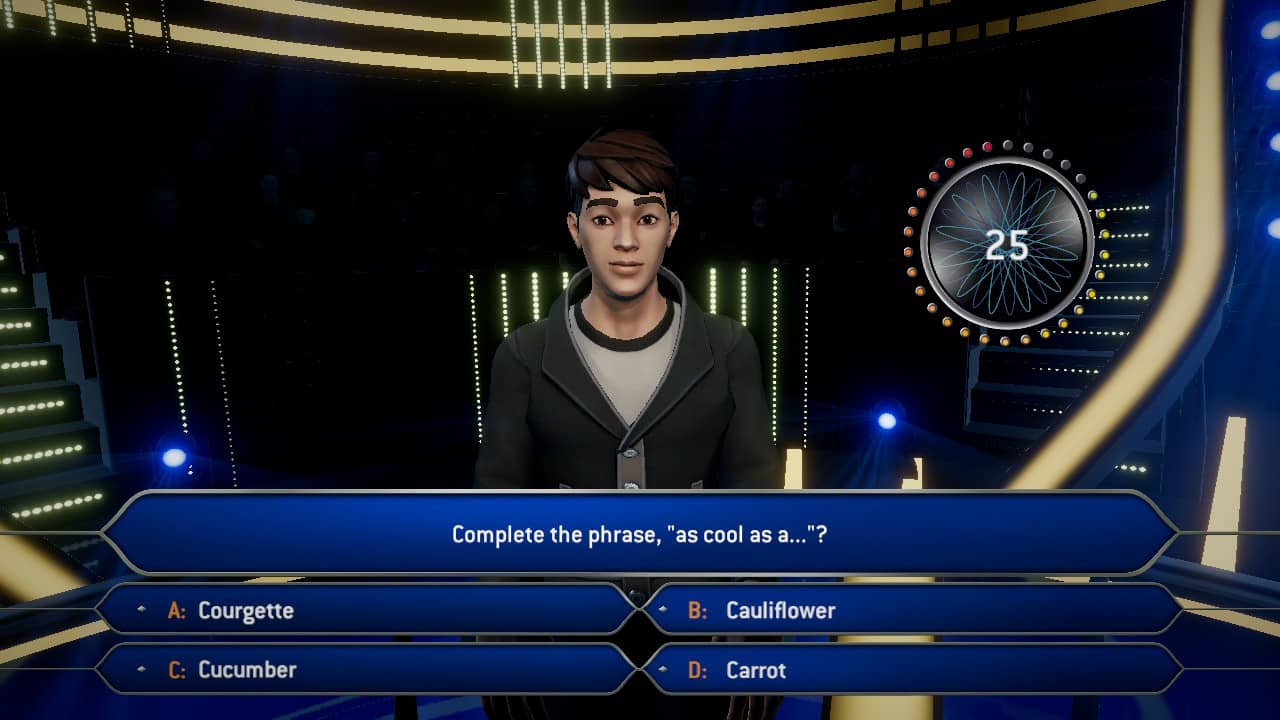Click the diamond marker beside Carrot
This screenshot has width=1280, height=720.
[x=661, y=670]
